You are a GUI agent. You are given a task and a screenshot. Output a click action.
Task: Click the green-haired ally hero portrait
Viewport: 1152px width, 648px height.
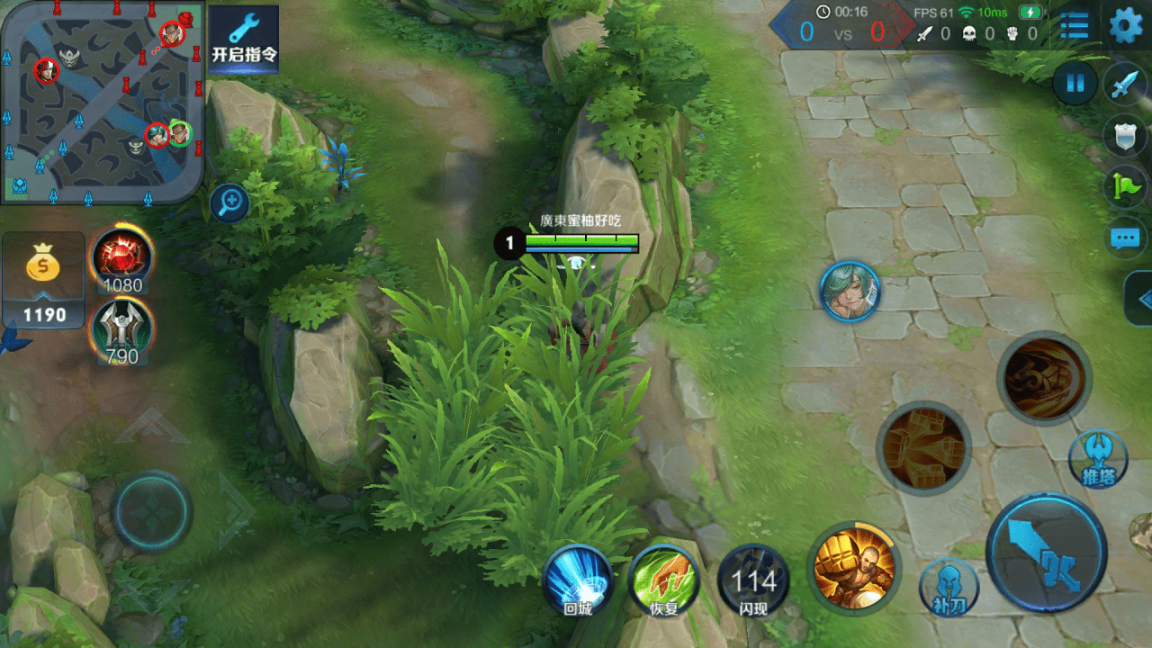(x=850, y=291)
